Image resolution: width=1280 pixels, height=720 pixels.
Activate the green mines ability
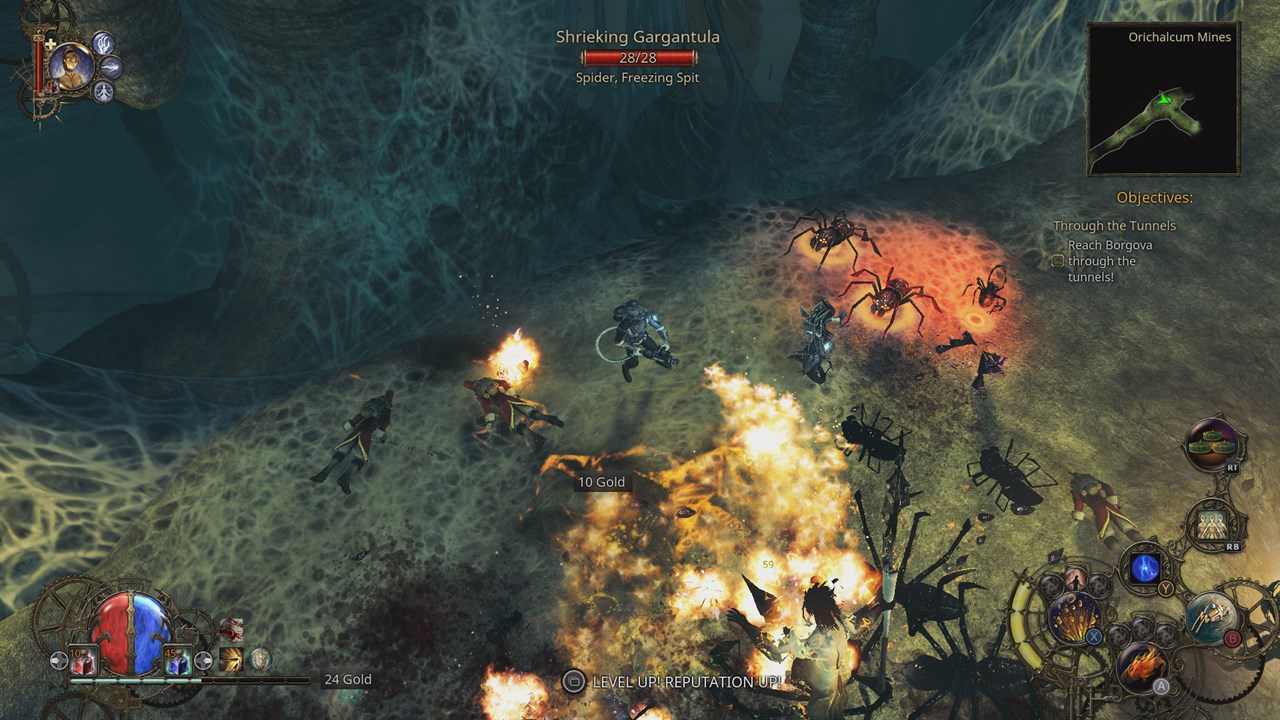click(1213, 443)
